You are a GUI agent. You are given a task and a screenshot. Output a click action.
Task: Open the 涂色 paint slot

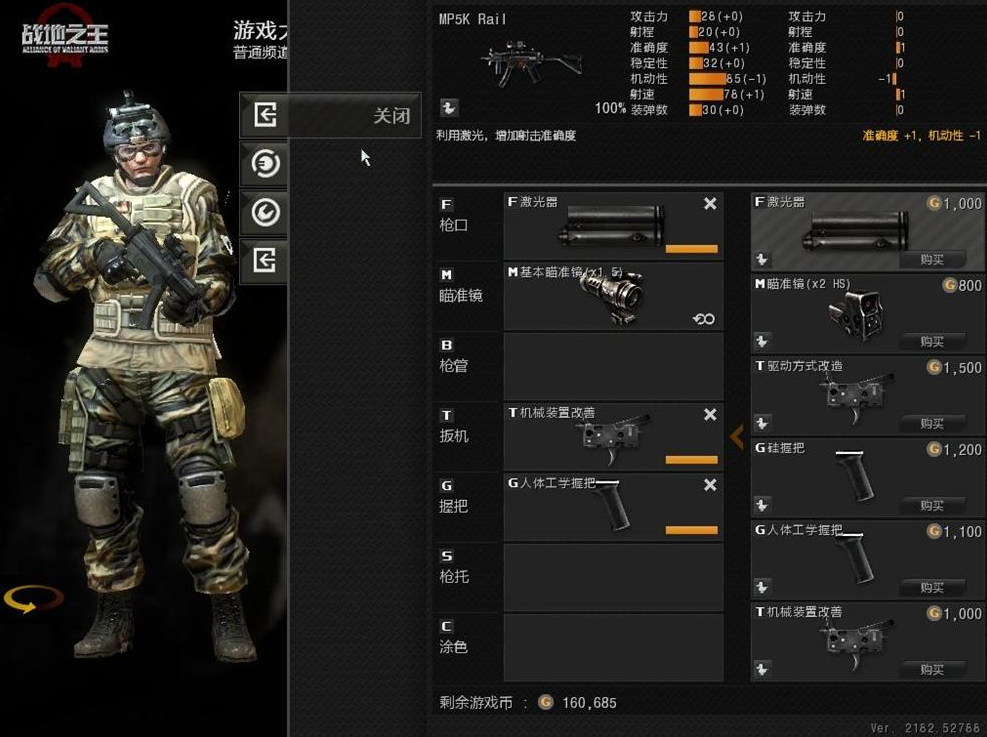point(612,647)
